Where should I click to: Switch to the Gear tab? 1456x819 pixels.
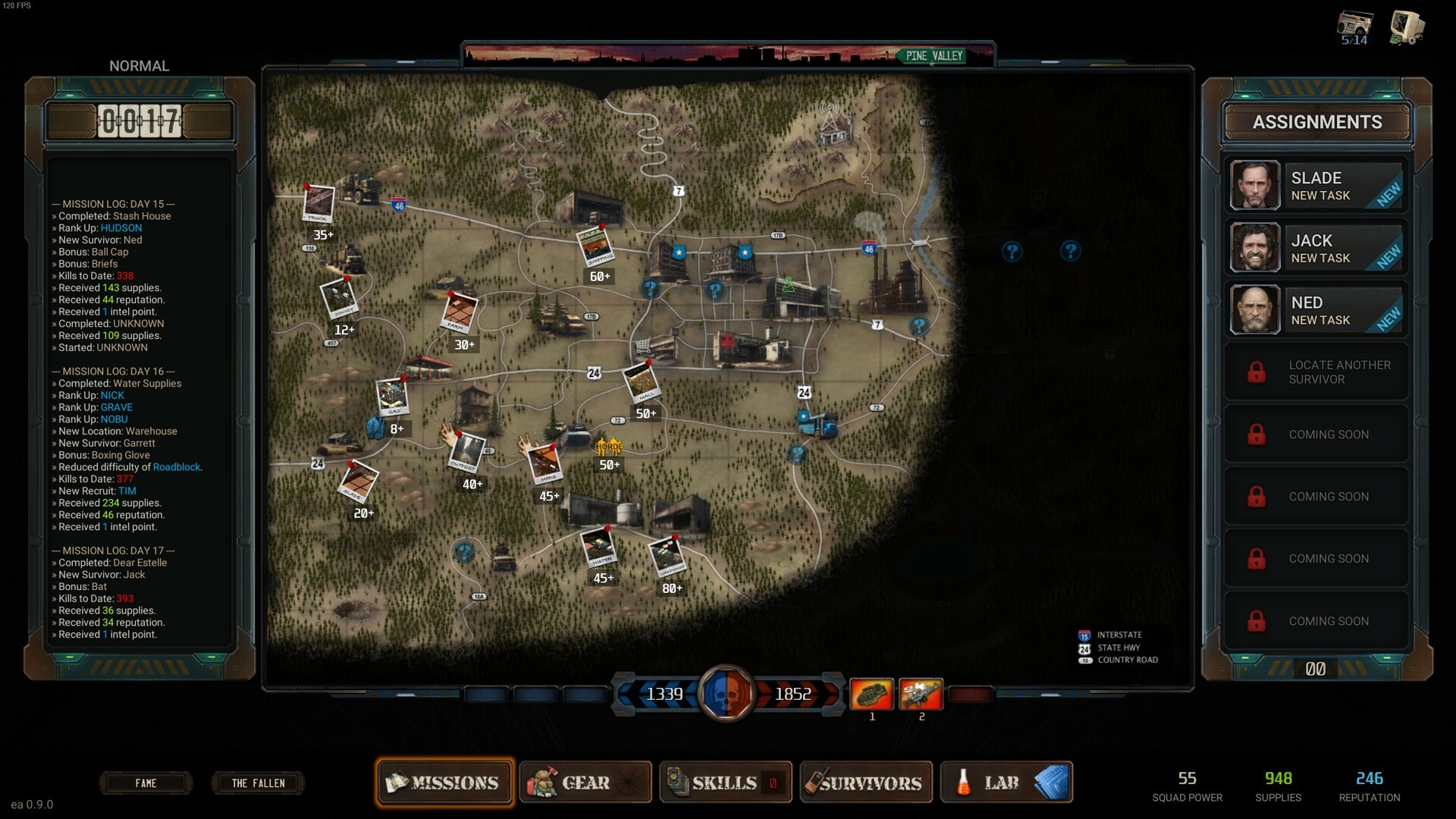585,783
